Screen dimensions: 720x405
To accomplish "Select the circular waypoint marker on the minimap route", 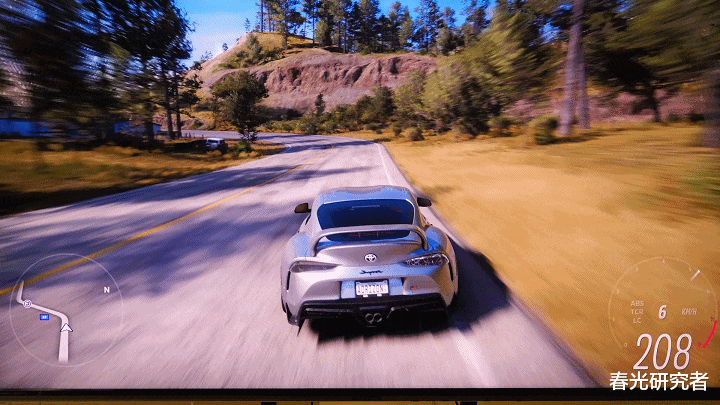I will pyautogui.click(x=27, y=303).
